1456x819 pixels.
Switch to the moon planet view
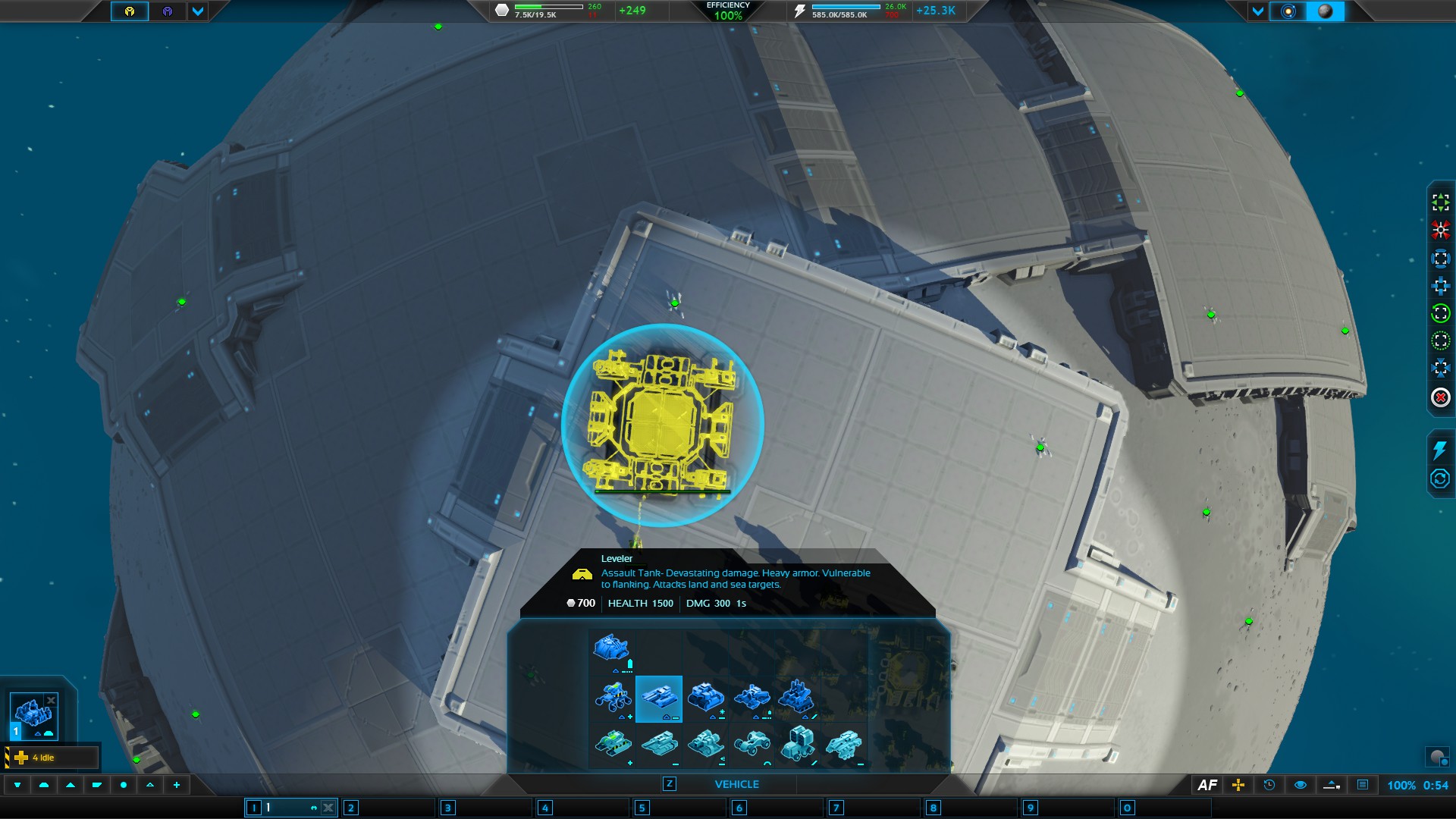pos(1326,11)
